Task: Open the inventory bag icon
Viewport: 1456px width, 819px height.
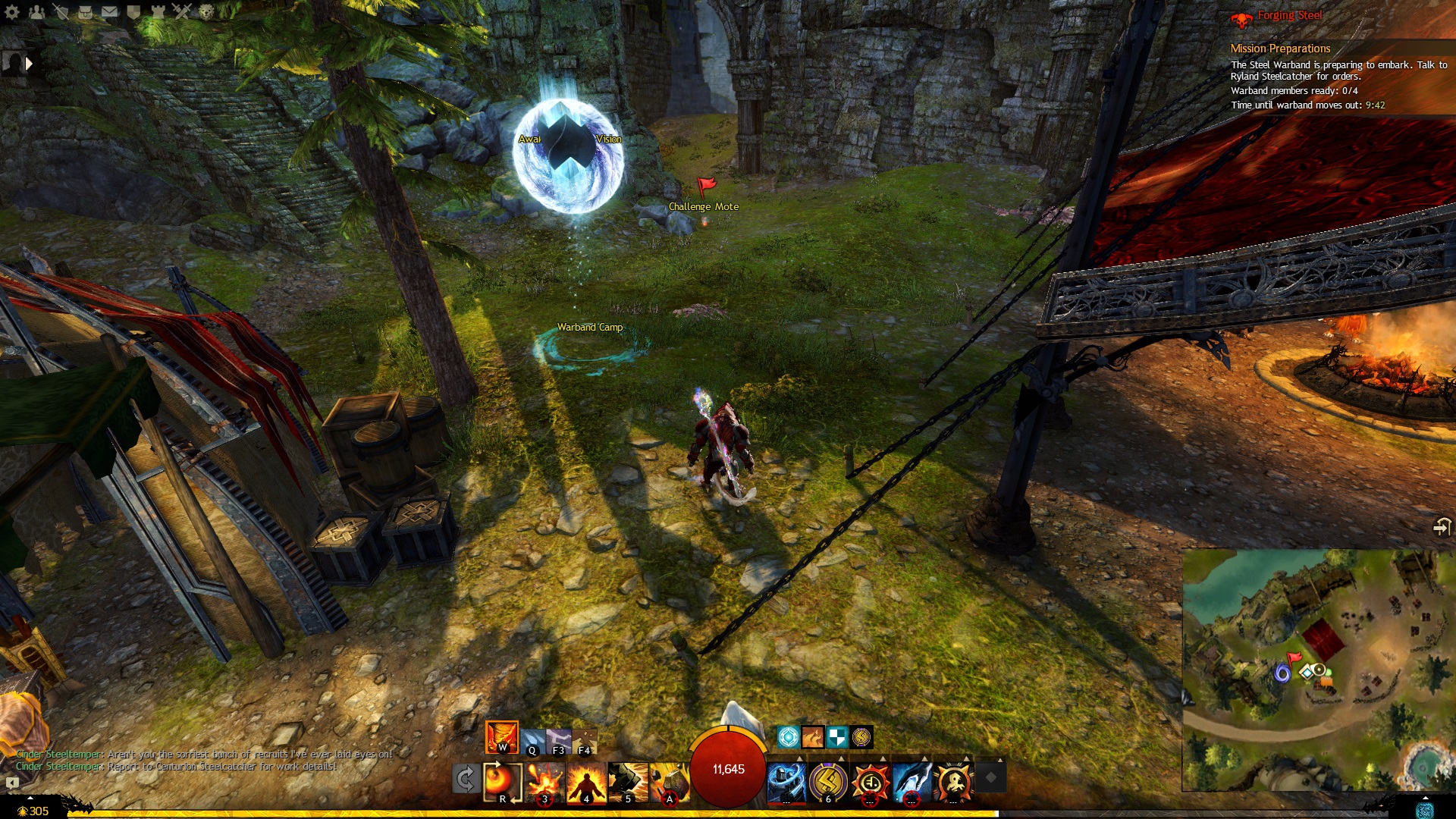Action: click(x=85, y=11)
